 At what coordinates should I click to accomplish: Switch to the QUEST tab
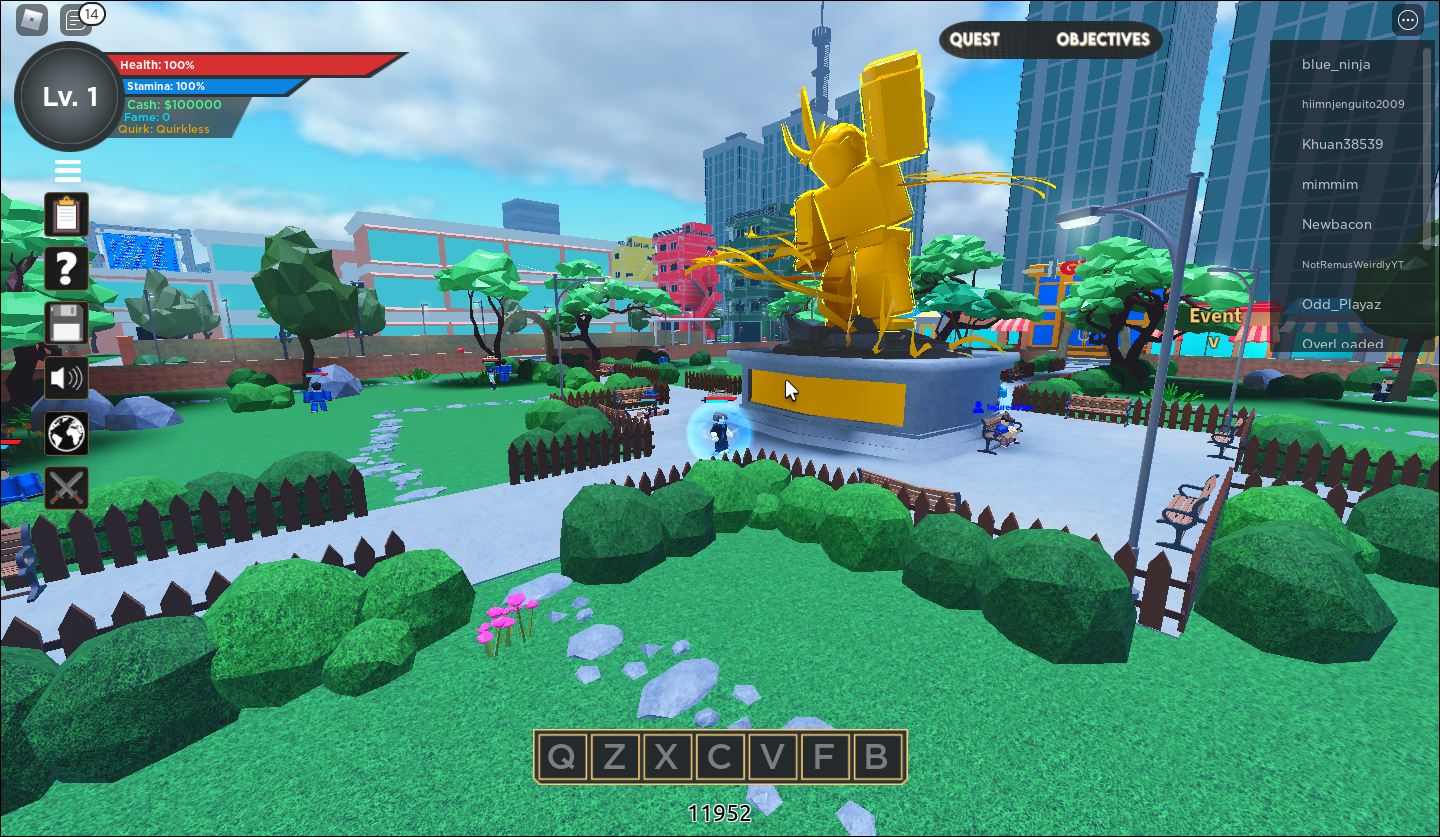coord(977,40)
